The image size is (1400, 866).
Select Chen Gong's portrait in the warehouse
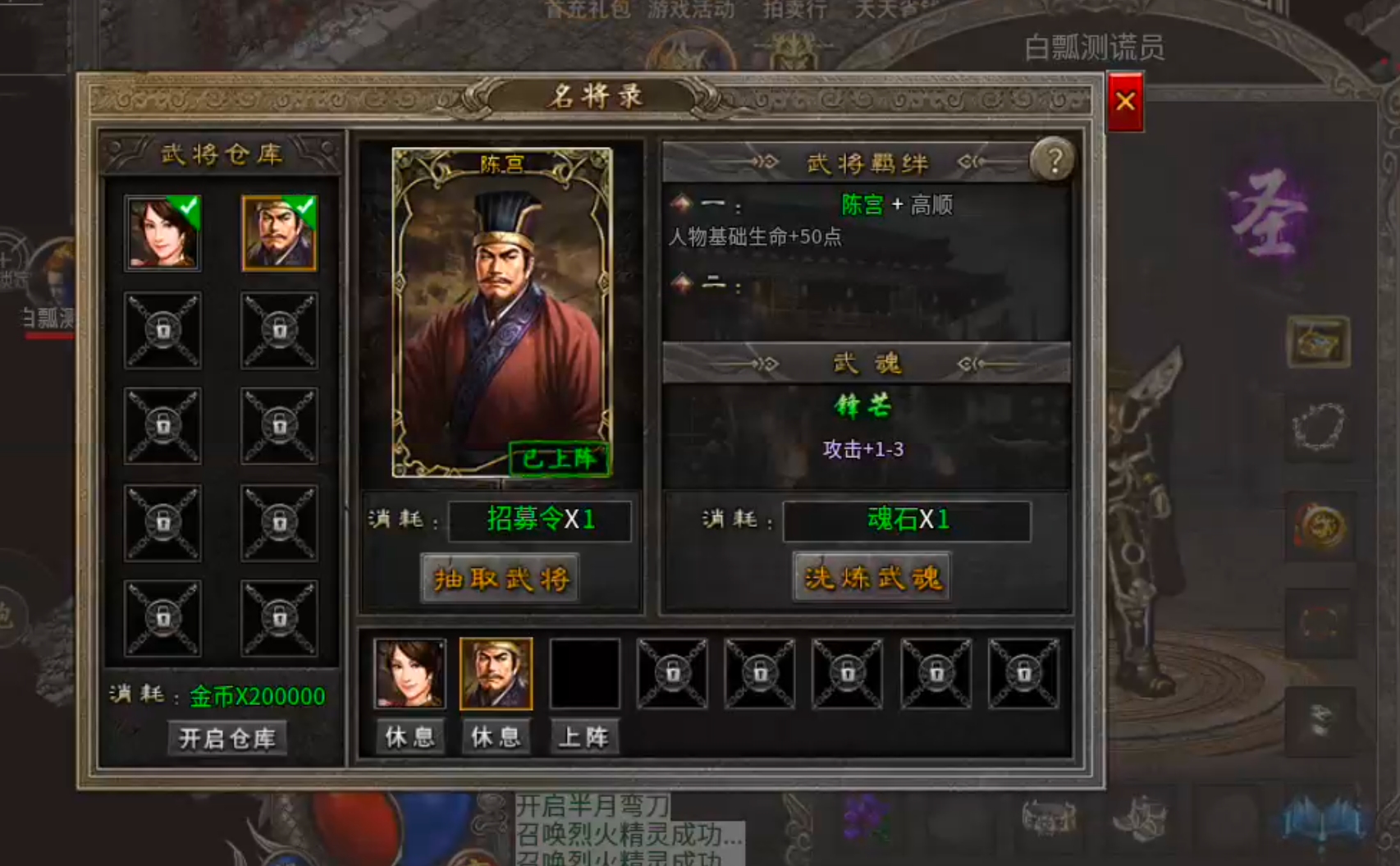[x=279, y=233]
